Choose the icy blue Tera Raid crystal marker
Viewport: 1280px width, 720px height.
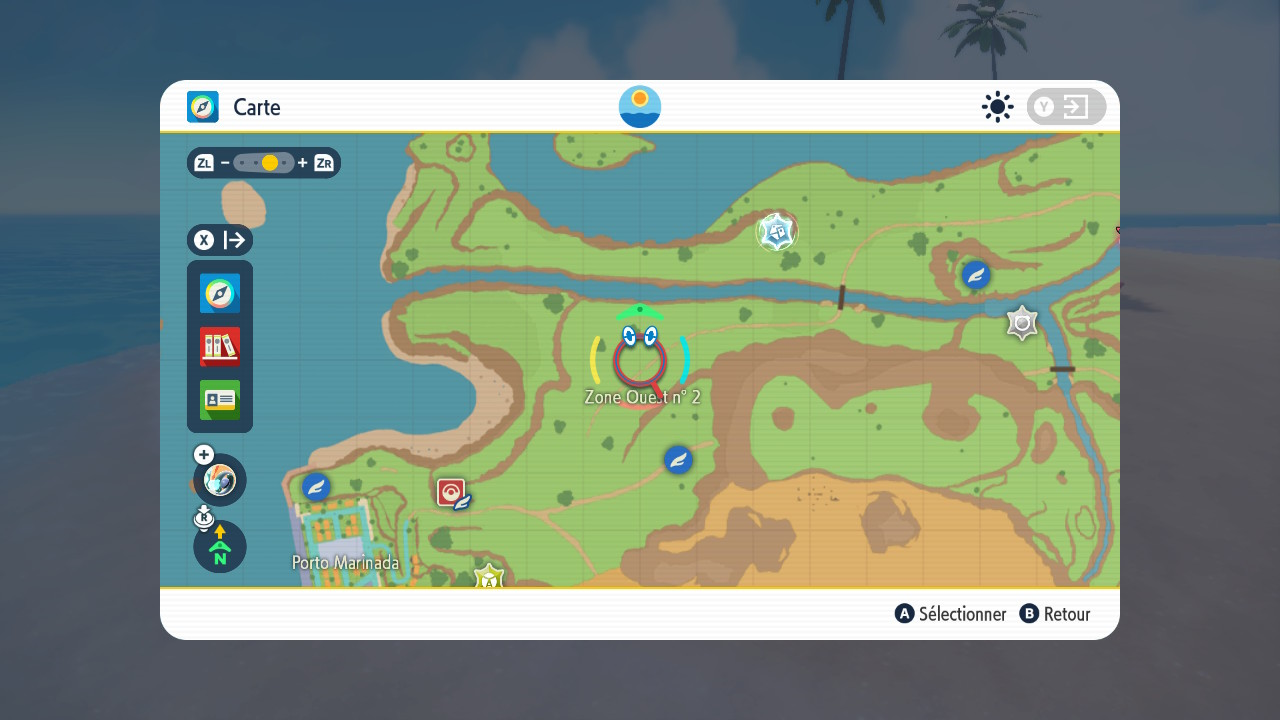coord(776,232)
